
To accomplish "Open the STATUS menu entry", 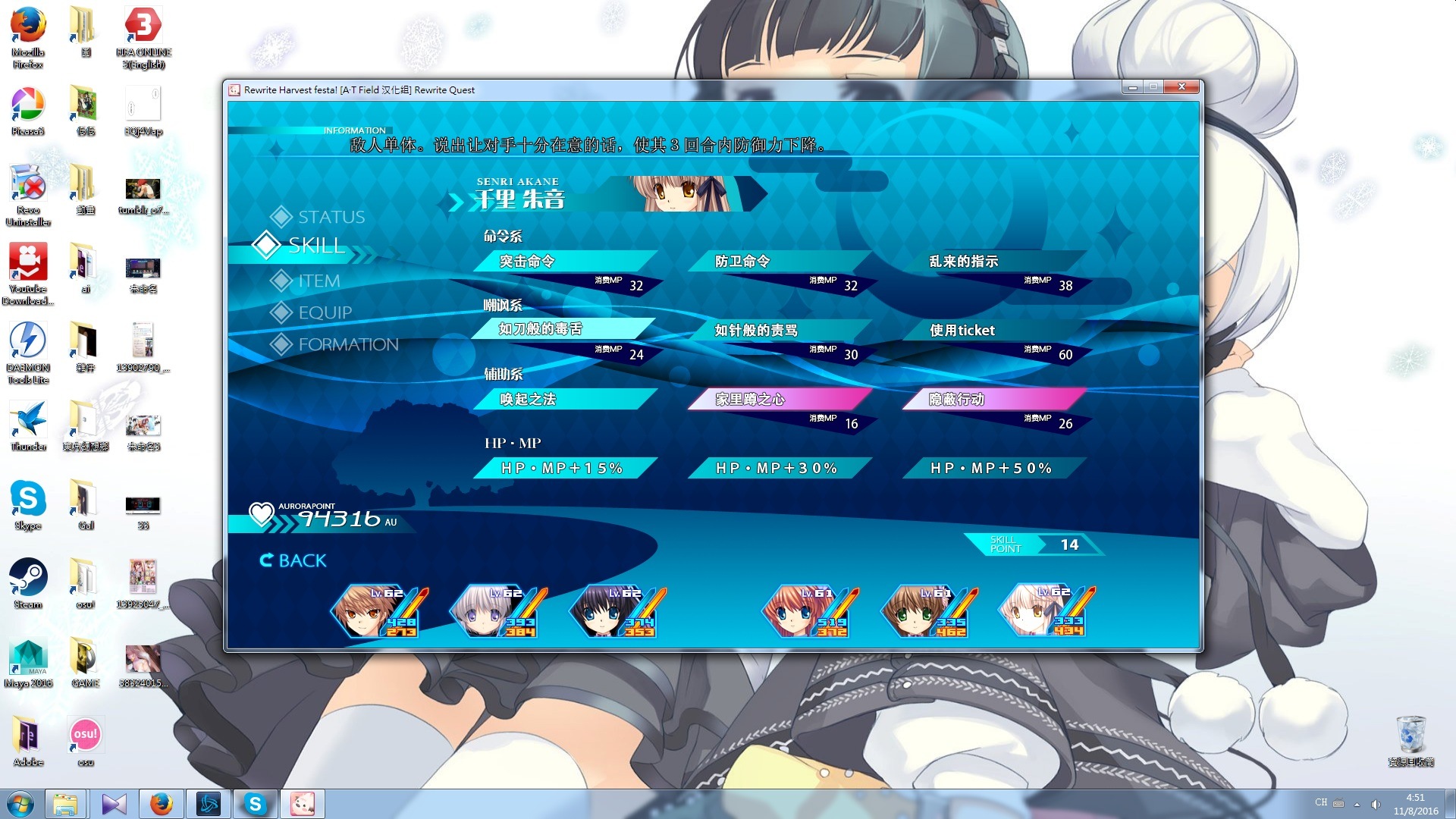I will (x=331, y=217).
